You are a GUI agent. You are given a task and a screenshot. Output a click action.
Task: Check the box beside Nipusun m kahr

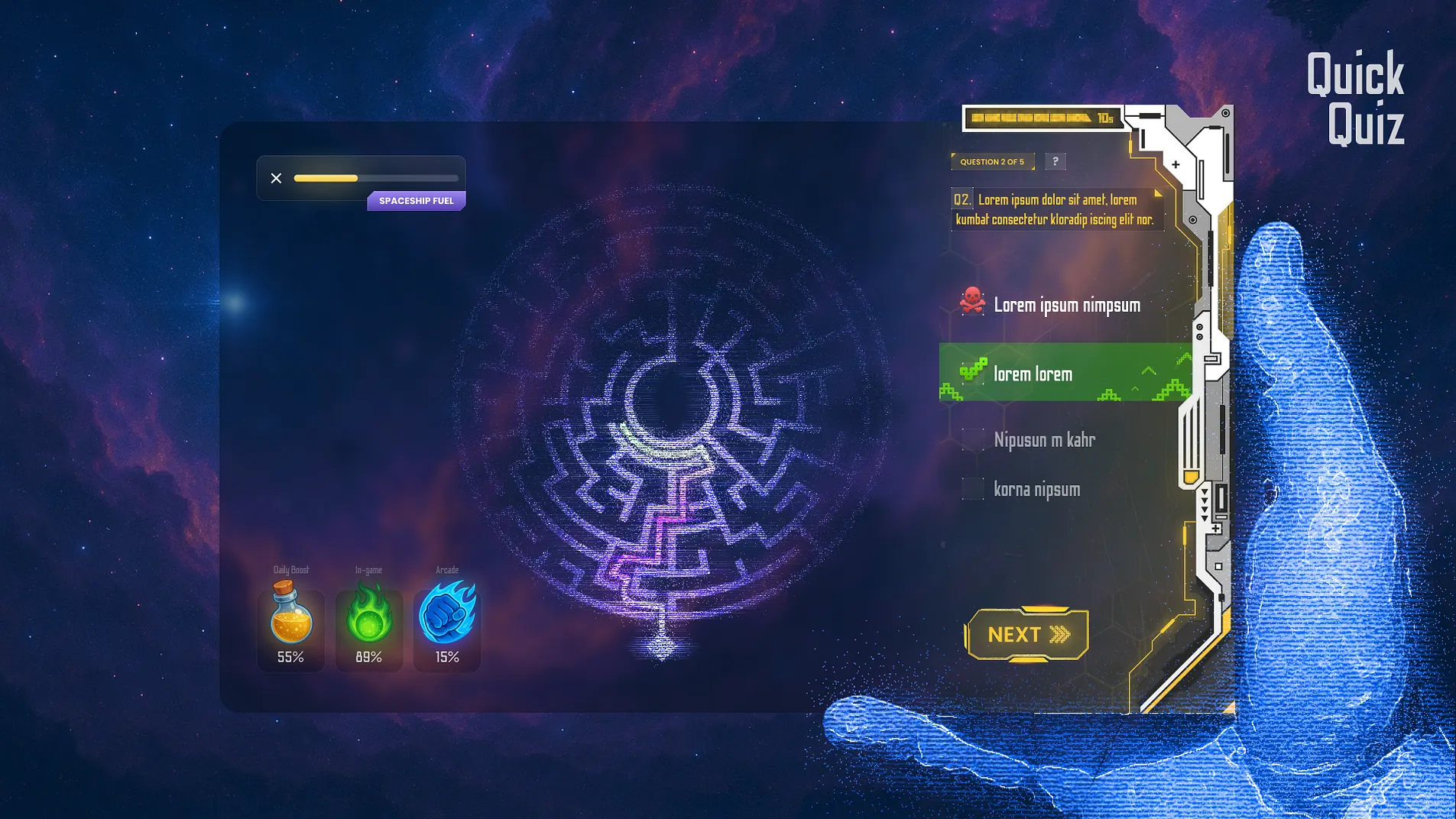click(974, 439)
